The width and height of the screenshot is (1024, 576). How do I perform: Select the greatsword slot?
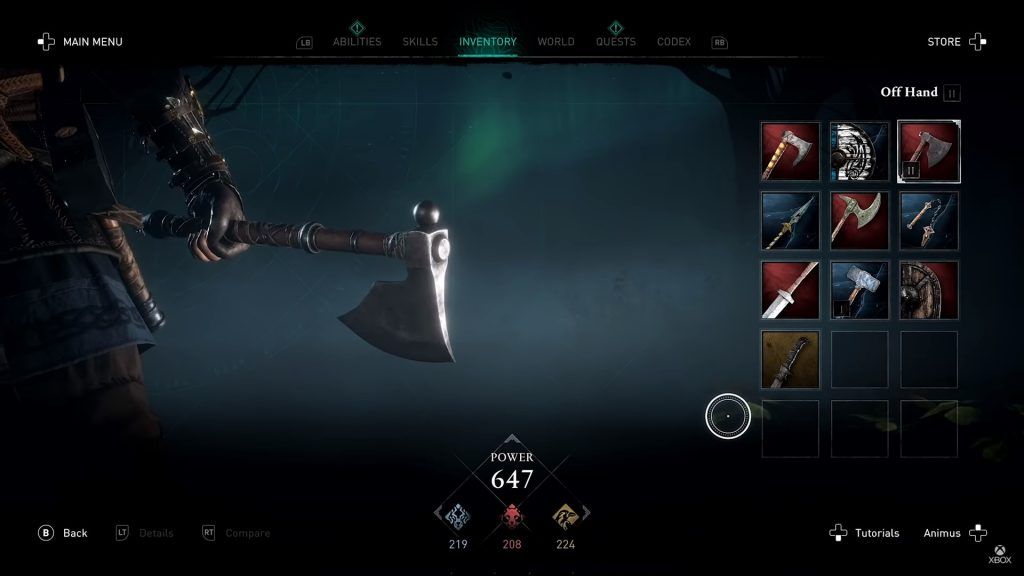[790, 290]
